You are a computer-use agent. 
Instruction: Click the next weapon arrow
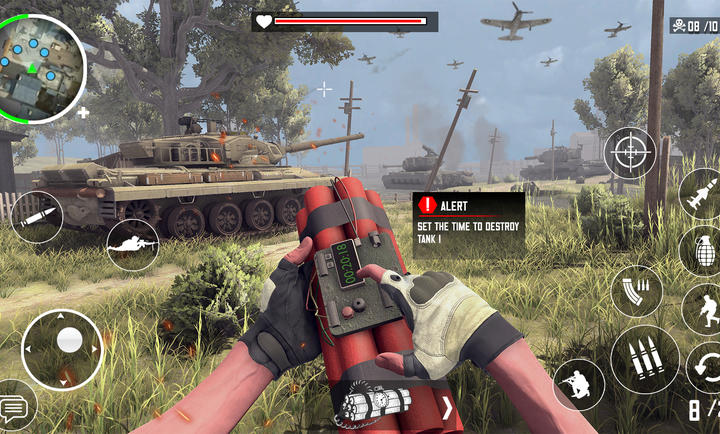coord(446,408)
